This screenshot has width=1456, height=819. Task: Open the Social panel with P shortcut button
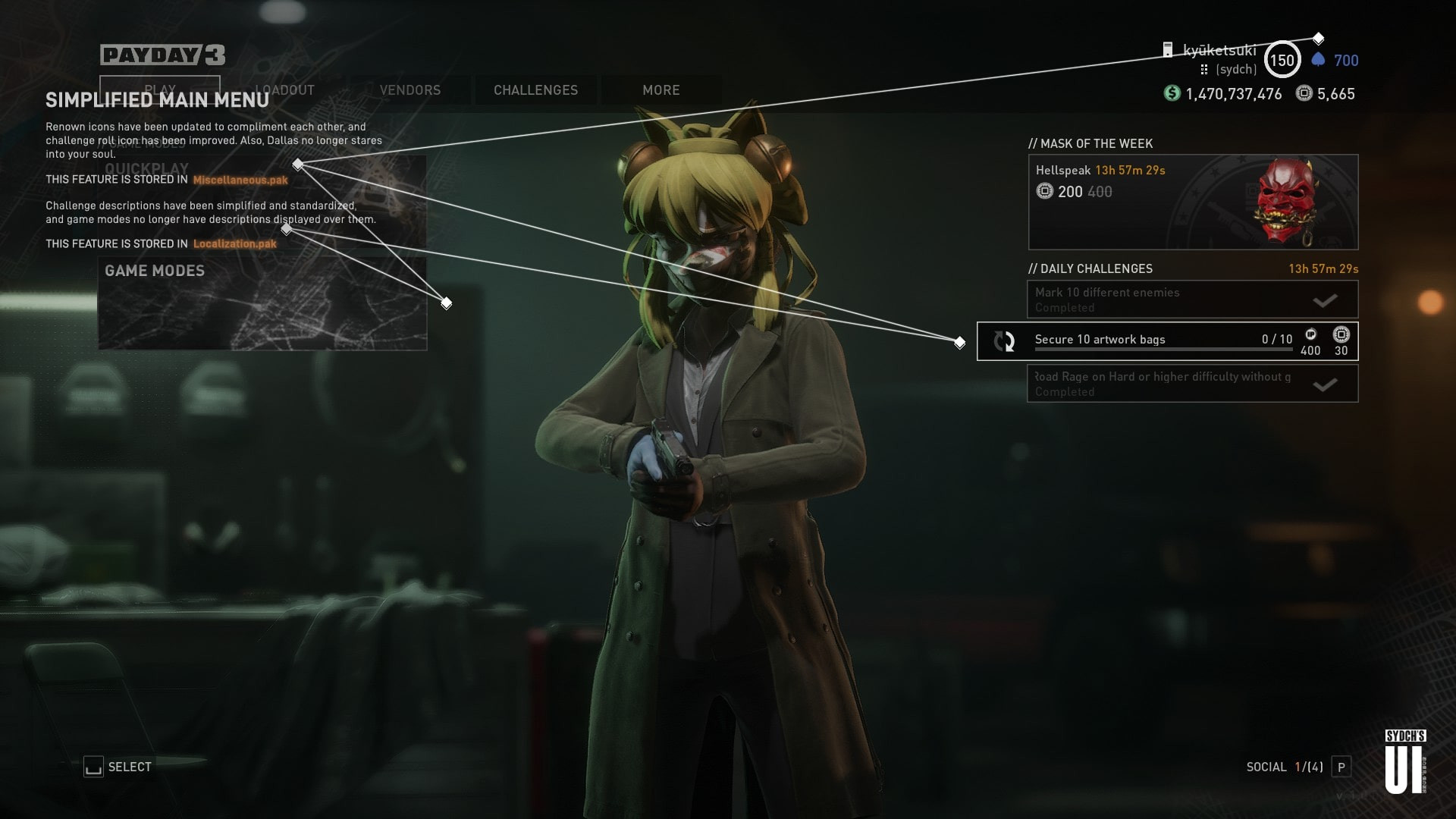[1341, 767]
